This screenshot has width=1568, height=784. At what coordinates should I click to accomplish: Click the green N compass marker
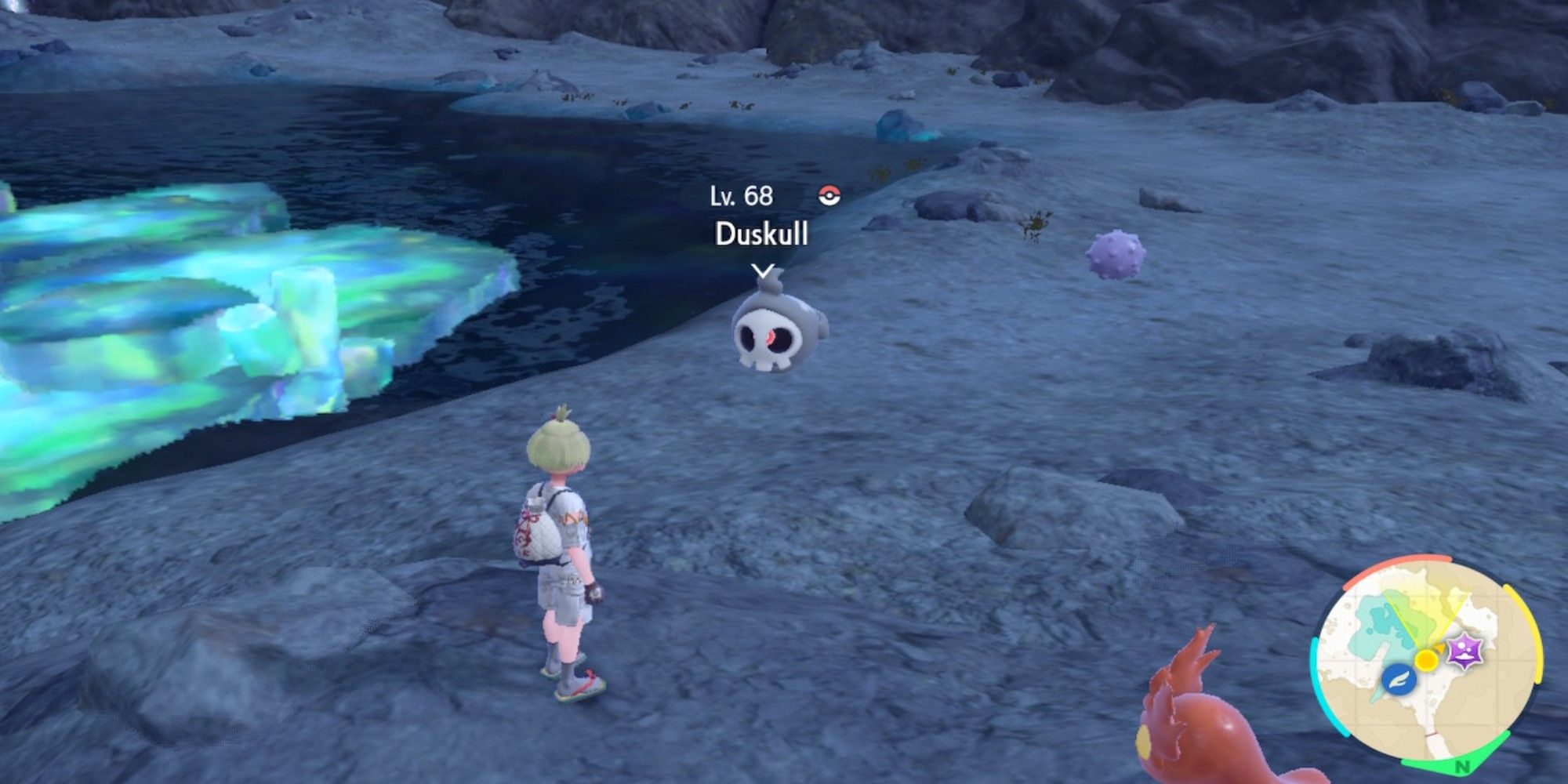[x=1462, y=766]
